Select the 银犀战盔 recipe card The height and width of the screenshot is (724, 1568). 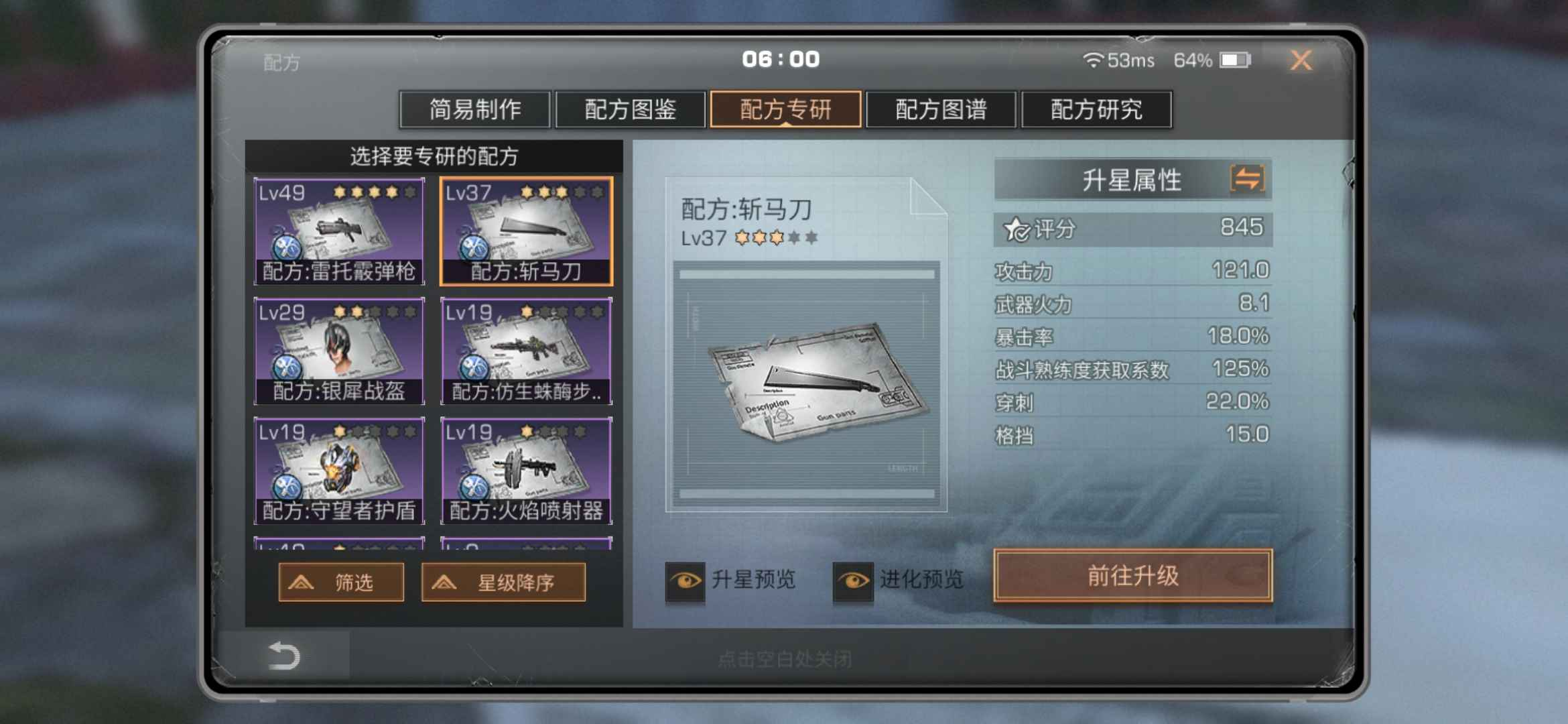[339, 351]
